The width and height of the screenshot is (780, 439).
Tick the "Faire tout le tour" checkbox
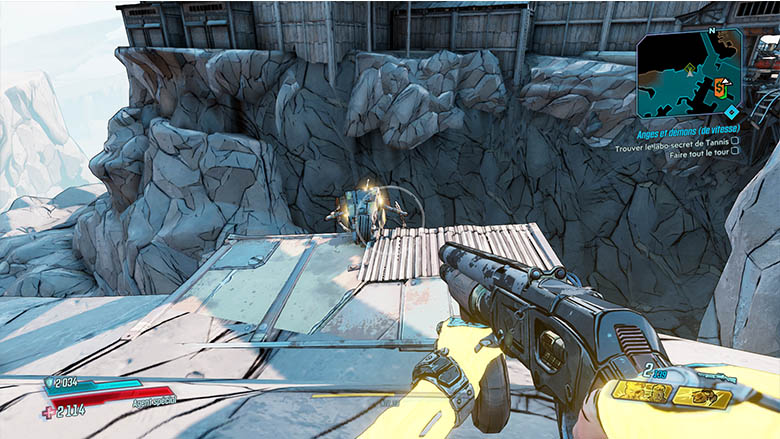[x=735, y=153]
